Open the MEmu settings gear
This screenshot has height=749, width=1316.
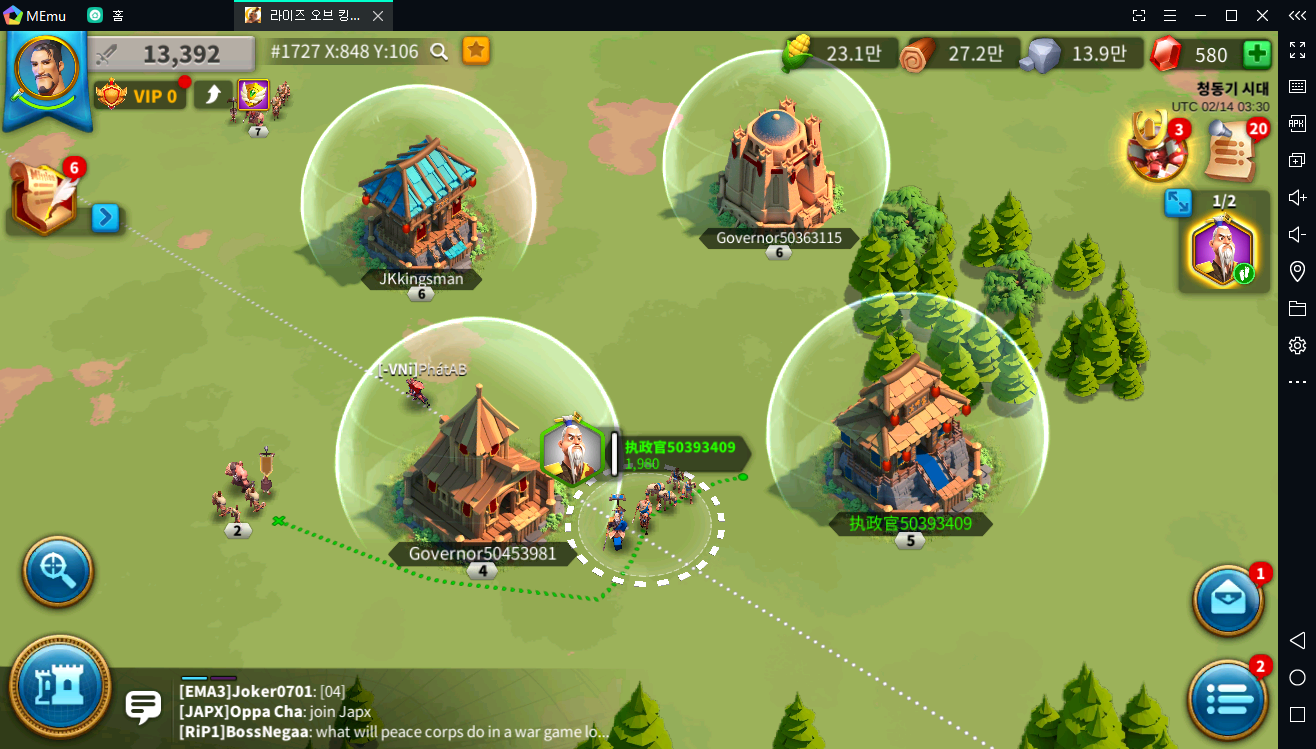coord(1297,345)
